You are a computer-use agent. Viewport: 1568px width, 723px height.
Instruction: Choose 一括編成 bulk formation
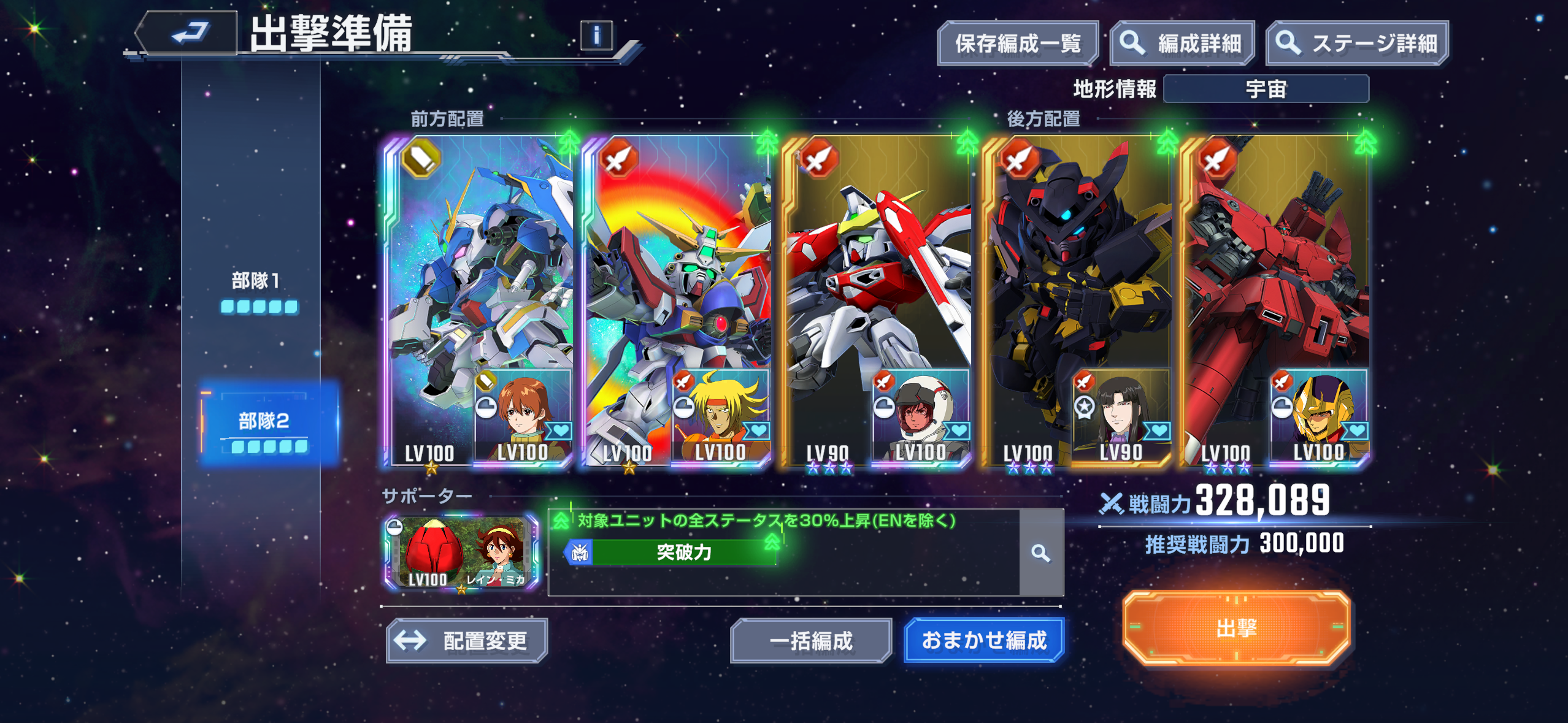[x=810, y=641]
